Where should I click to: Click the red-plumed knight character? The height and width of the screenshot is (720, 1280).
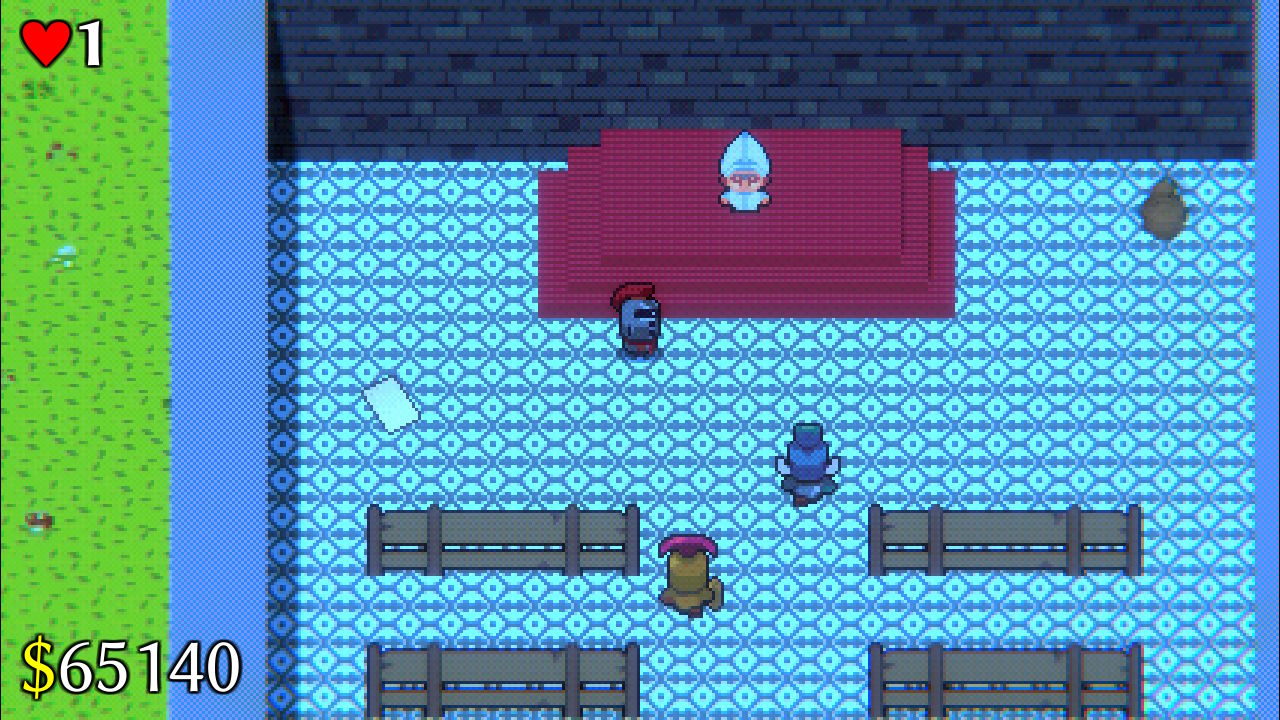[x=638, y=320]
